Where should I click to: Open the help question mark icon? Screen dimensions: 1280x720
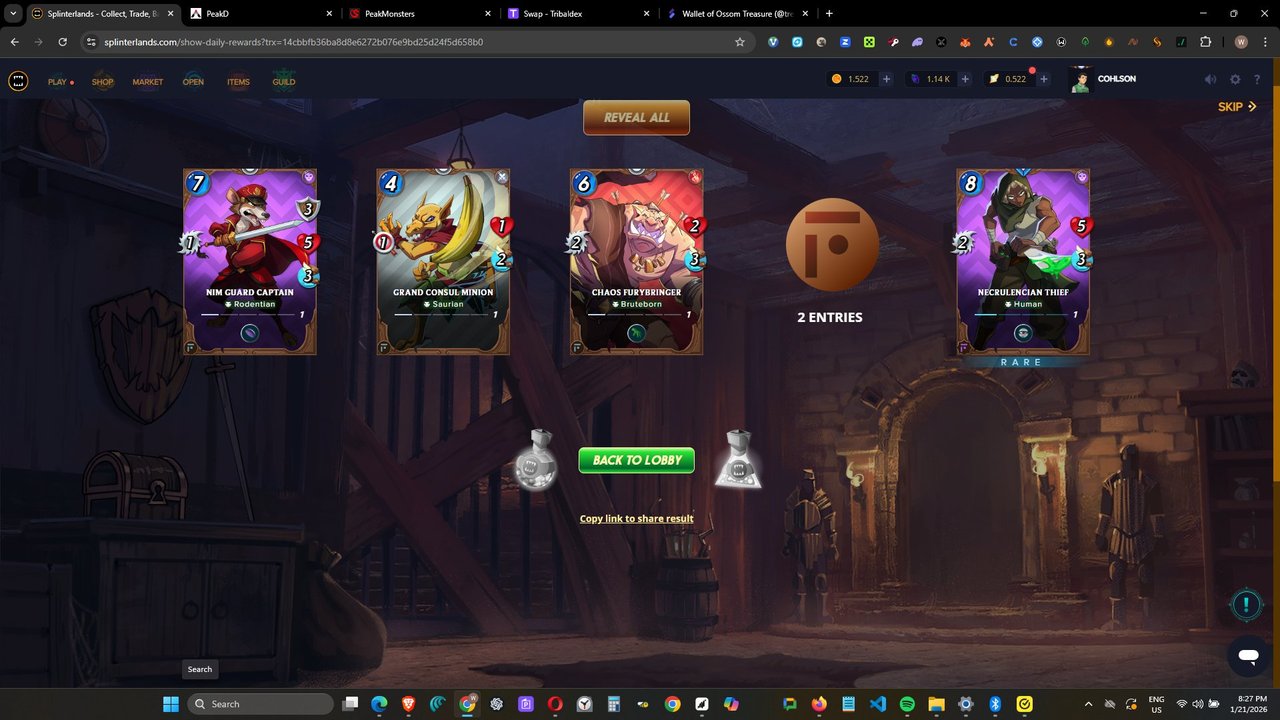pyautogui.click(x=1257, y=80)
